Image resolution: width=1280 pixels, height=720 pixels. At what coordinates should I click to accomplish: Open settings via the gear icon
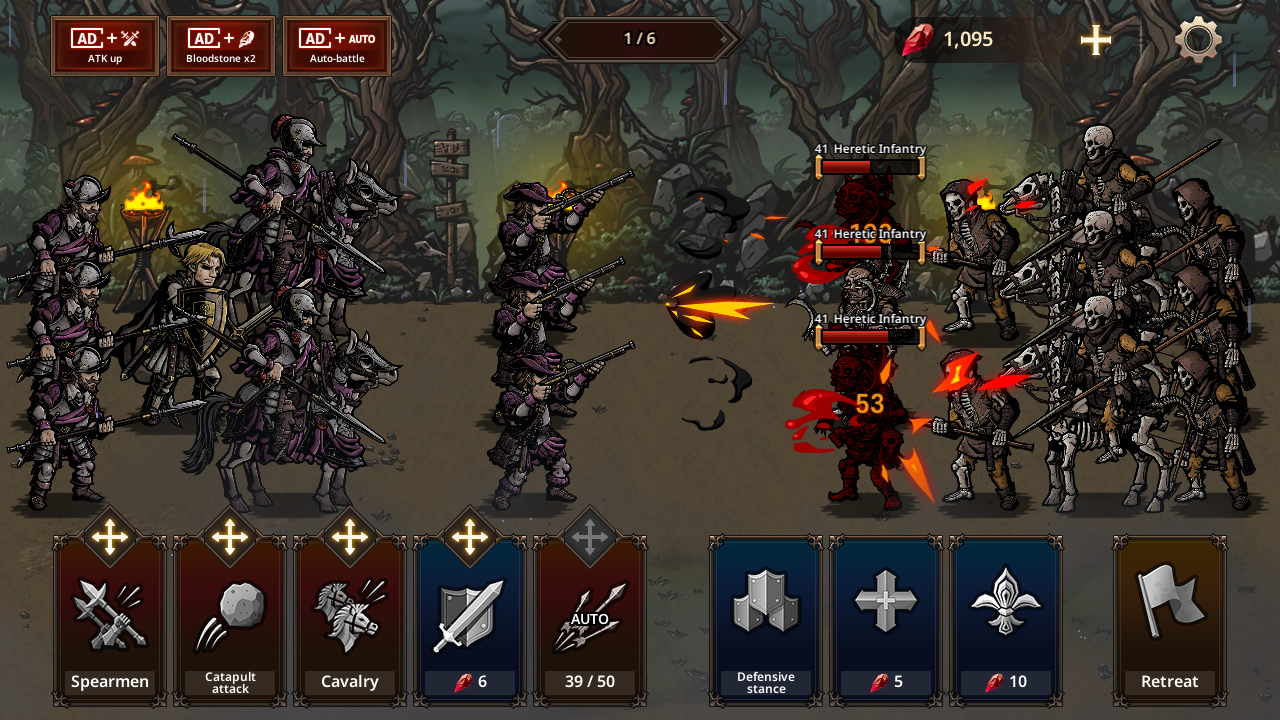pyautogui.click(x=1198, y=41)
